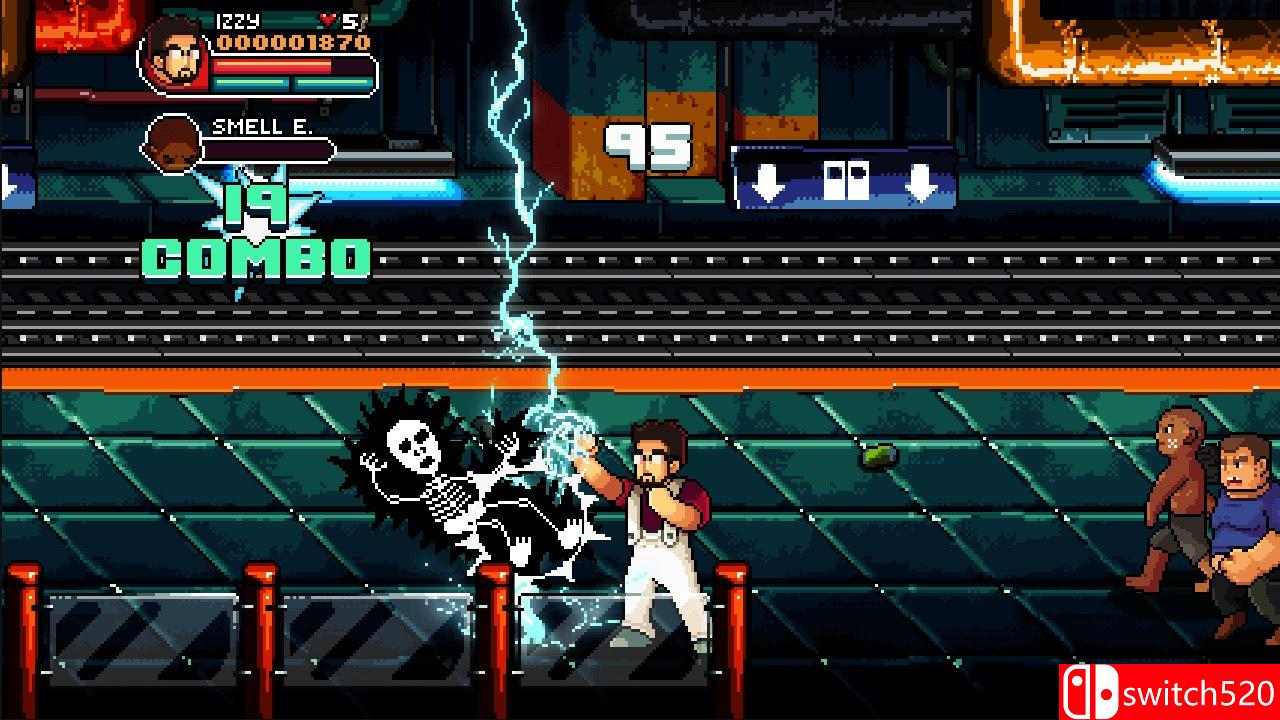Viewport: 1280px width, 720px height.
Task: Click the white down-arrow on the subway sign
Action: tap(766, 184)
